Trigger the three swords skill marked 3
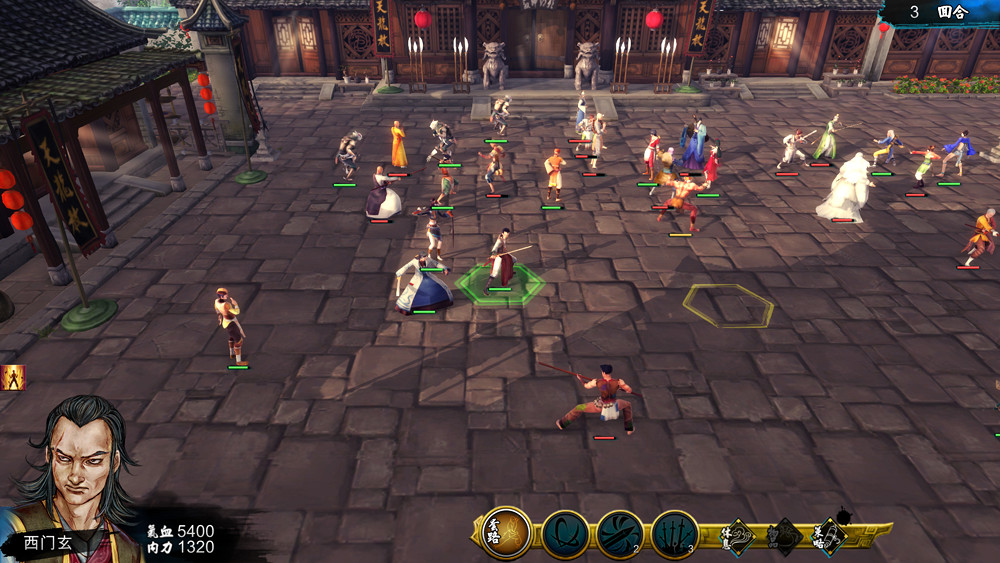Screen dimensions: 1000x563 [675, 534]
